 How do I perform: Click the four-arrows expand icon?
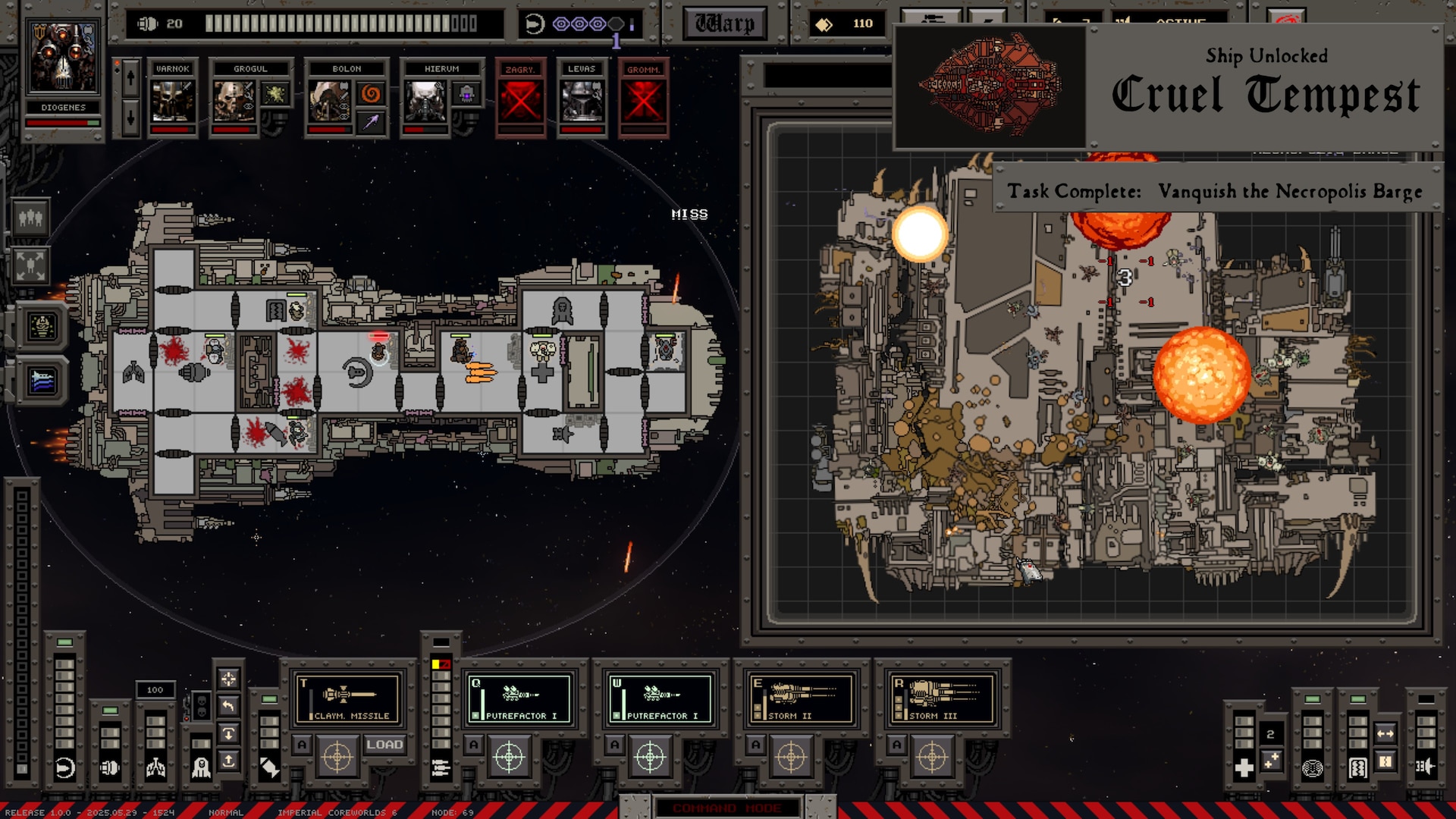[30, 265]
